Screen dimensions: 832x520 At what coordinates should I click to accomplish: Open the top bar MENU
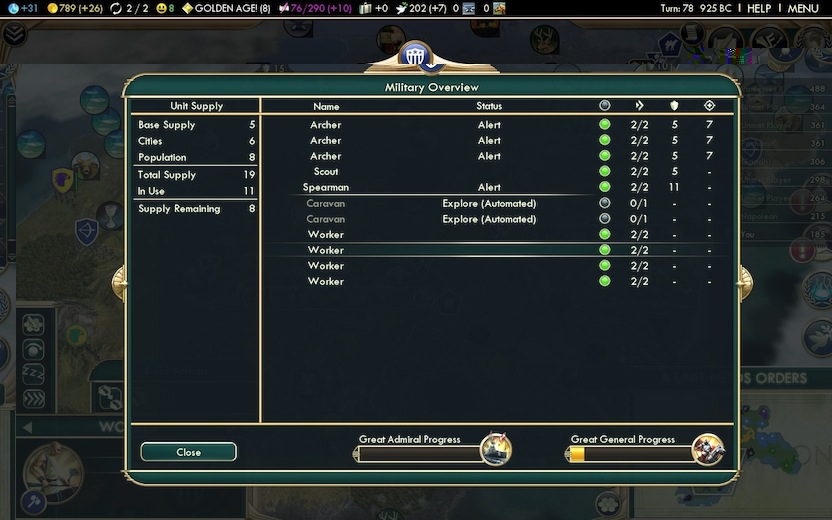(803, 8)
